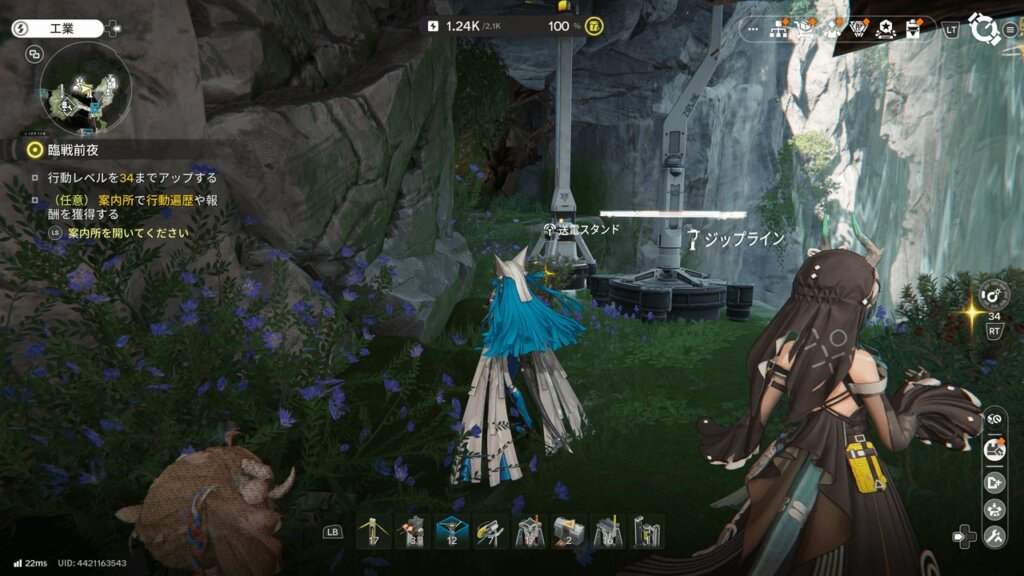The height and width of the screenshot is (576, 1024).
Task: Select the 工業 mode label
Action: click(x=58, y=28)
